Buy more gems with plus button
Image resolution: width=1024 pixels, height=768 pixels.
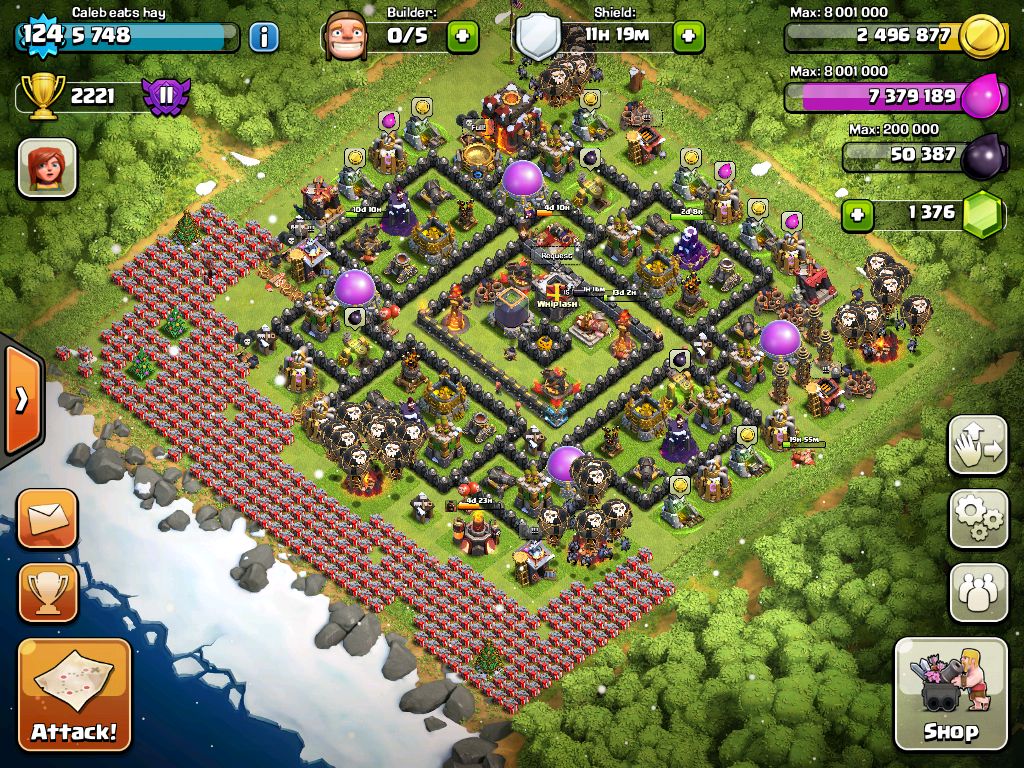[856, 213]
